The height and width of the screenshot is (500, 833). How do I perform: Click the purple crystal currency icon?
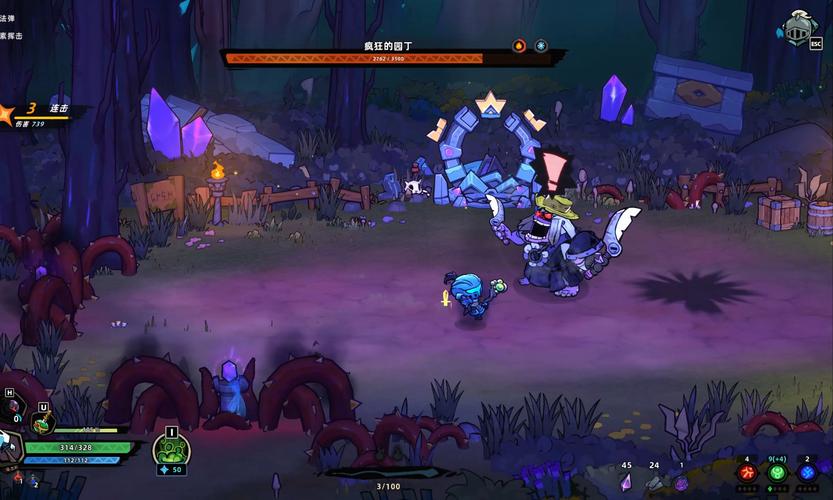pyautogui.click(x=626, y=481)
